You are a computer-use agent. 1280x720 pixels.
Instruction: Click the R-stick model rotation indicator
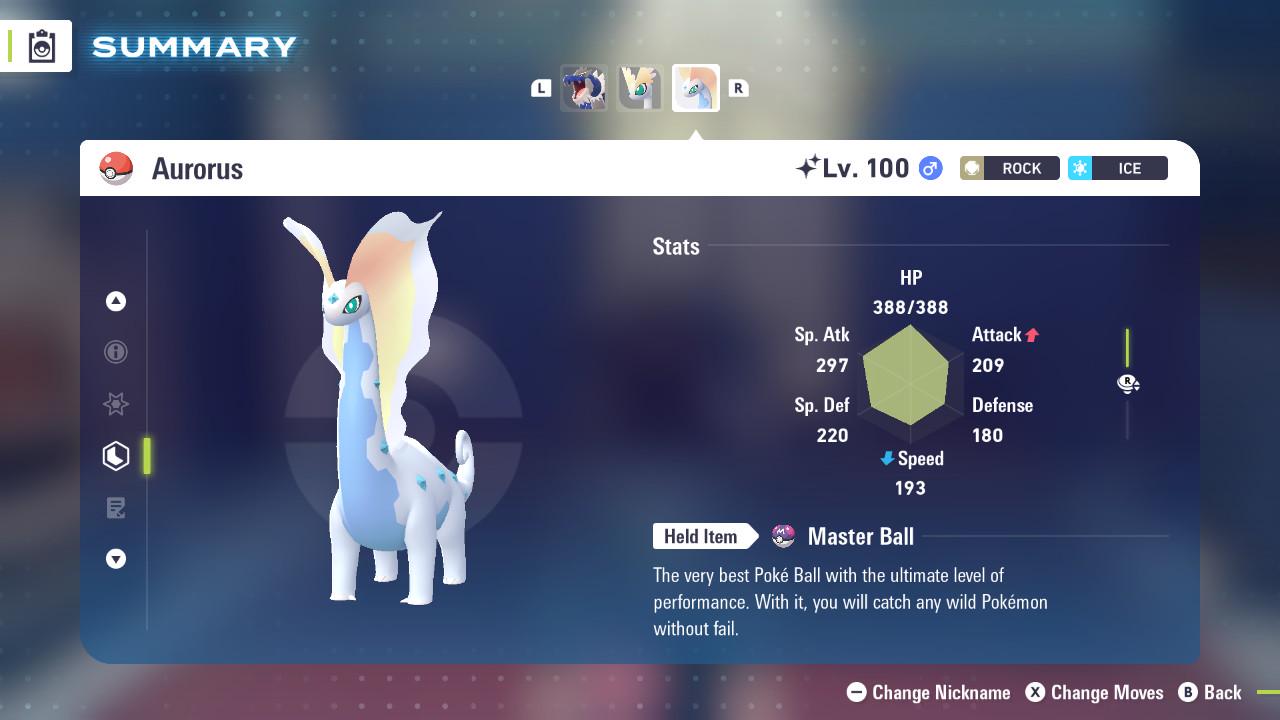point(1128,383)
